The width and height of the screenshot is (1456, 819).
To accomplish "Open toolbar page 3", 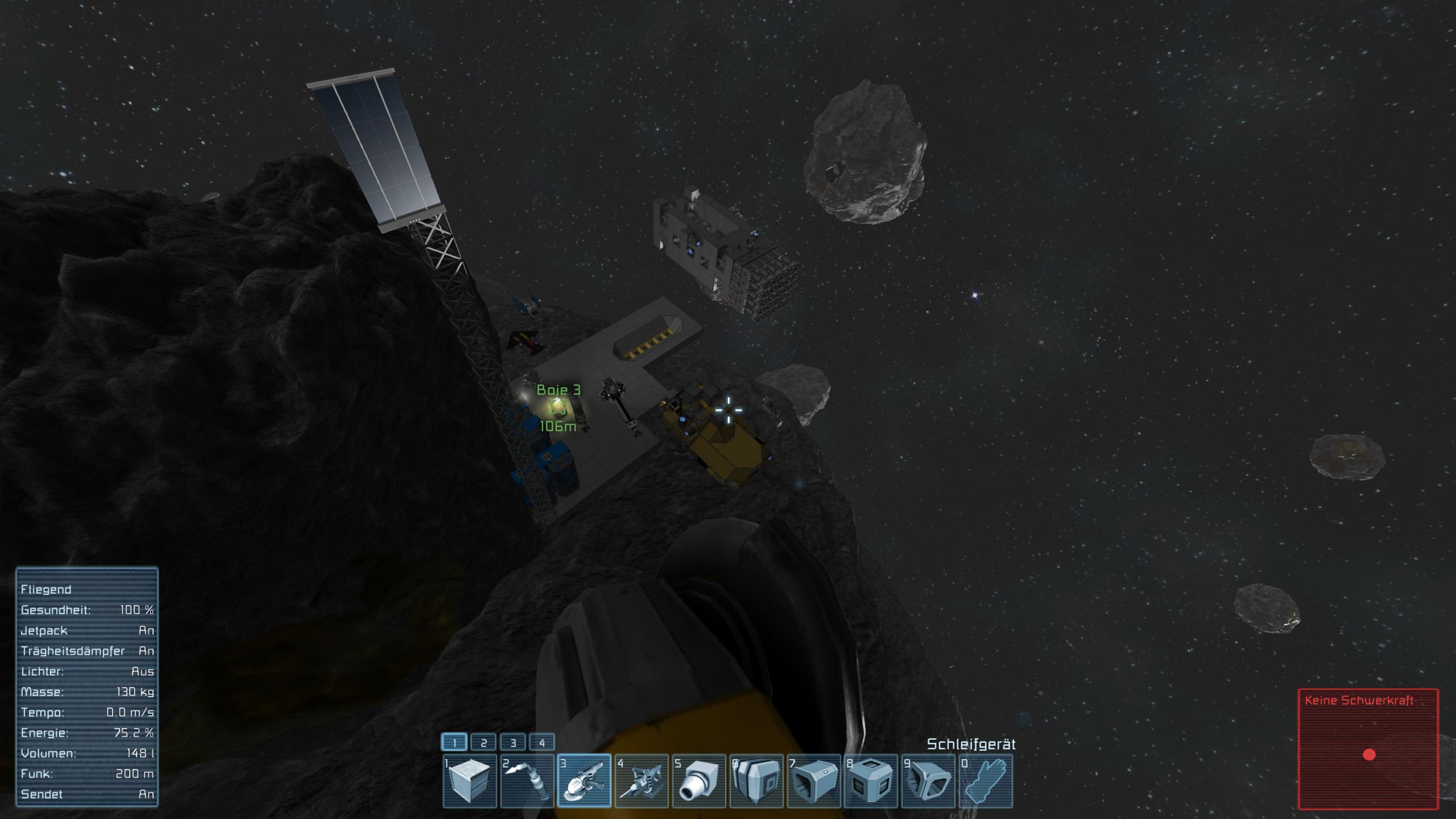I will 513,742.
